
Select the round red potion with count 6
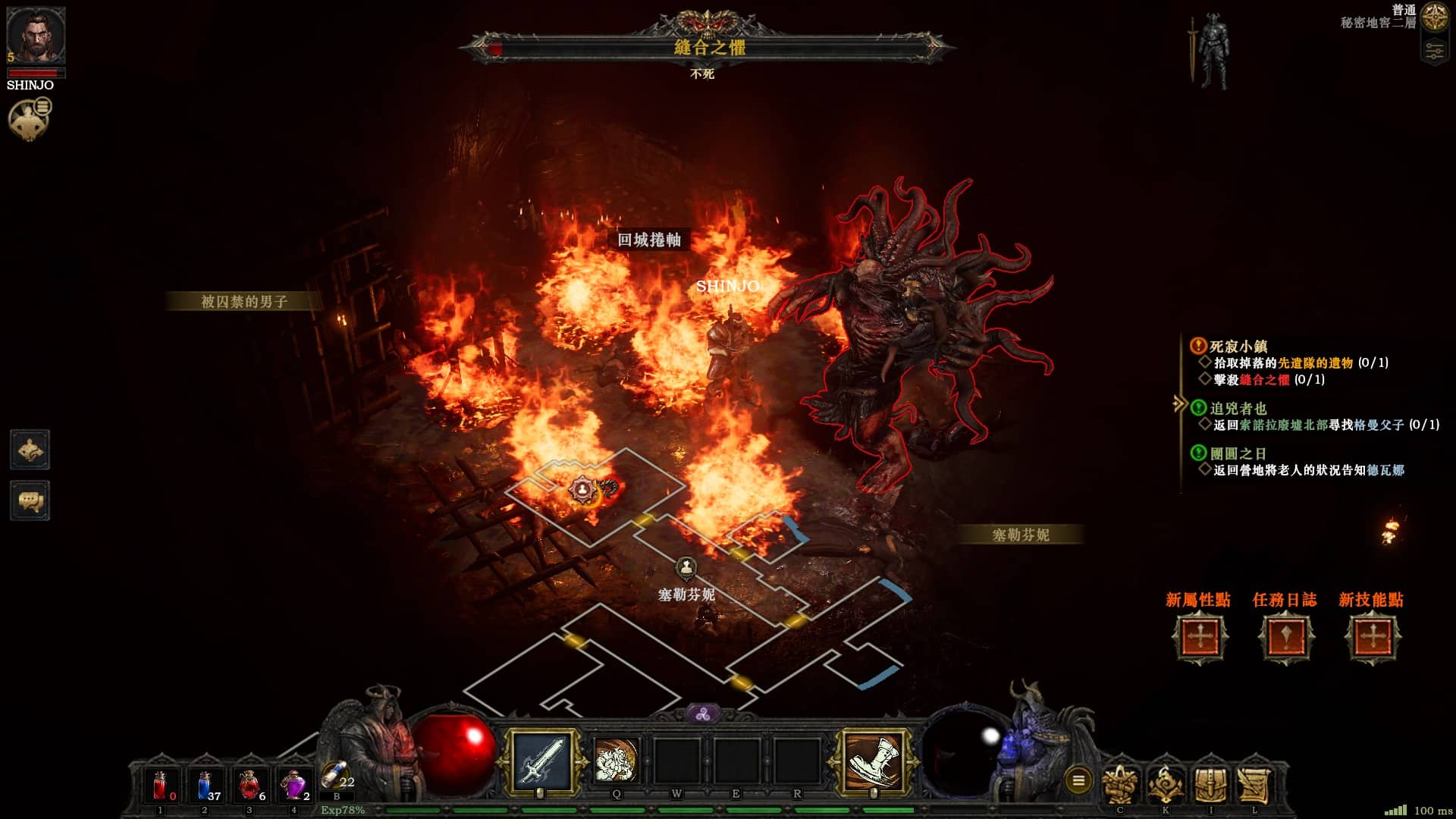click(x=249, y=786)
